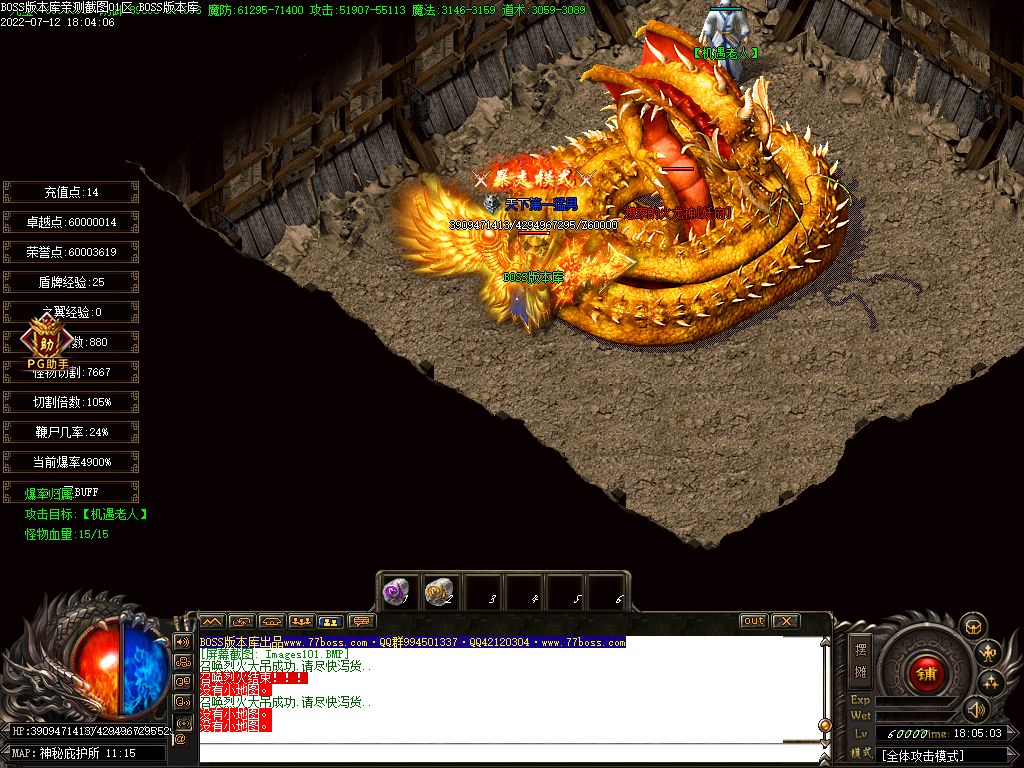1024x768 pixels.
Task: Click the small speaker button beside chat
Action: (182, 641)
